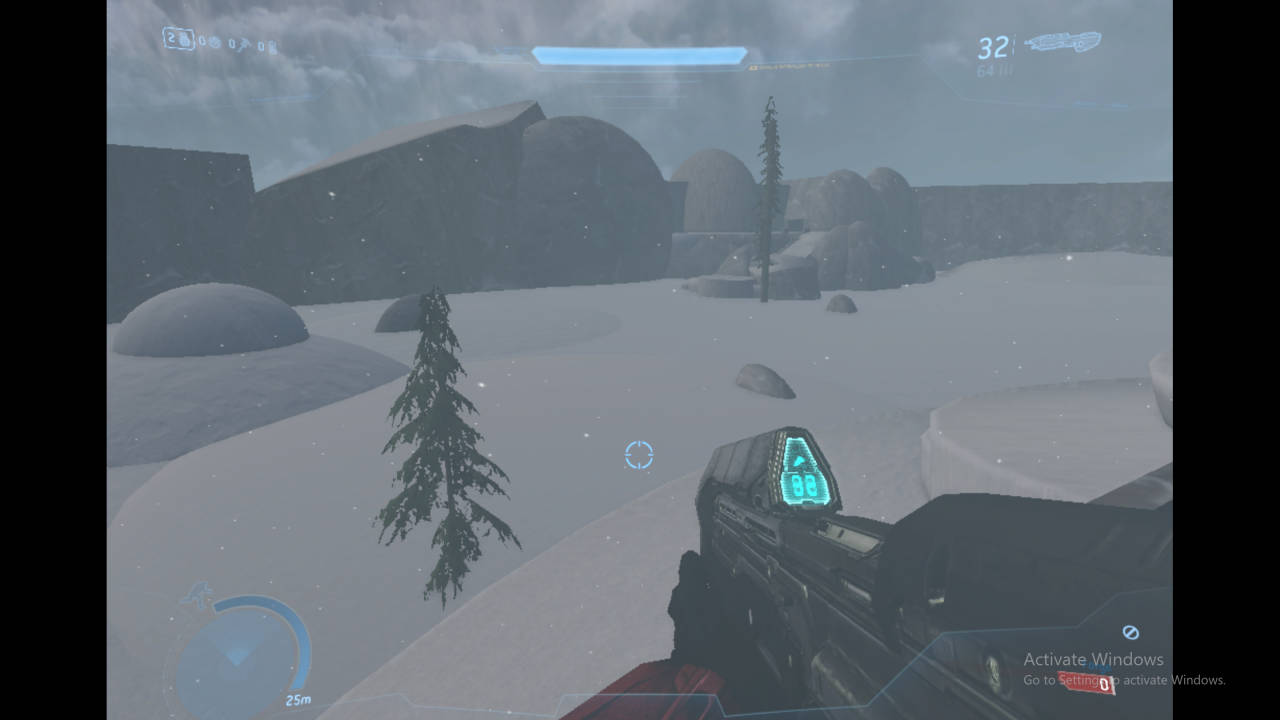Click the shield energy bar at top center
The width and height of the screenshot is (1280, 720).
[638, 52]
